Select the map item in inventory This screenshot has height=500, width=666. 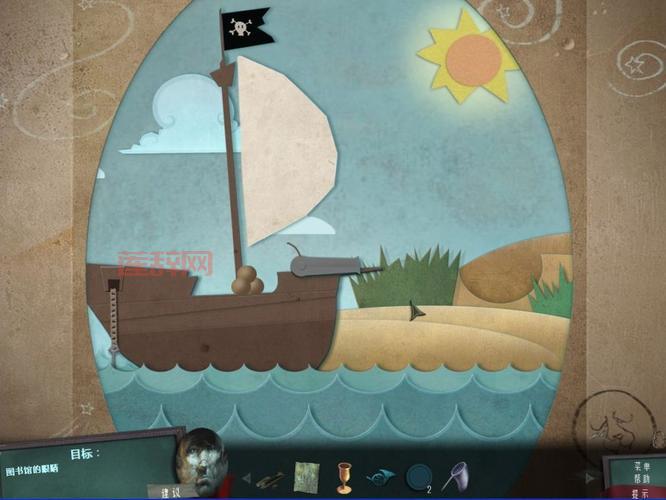(x=306, y=476)
